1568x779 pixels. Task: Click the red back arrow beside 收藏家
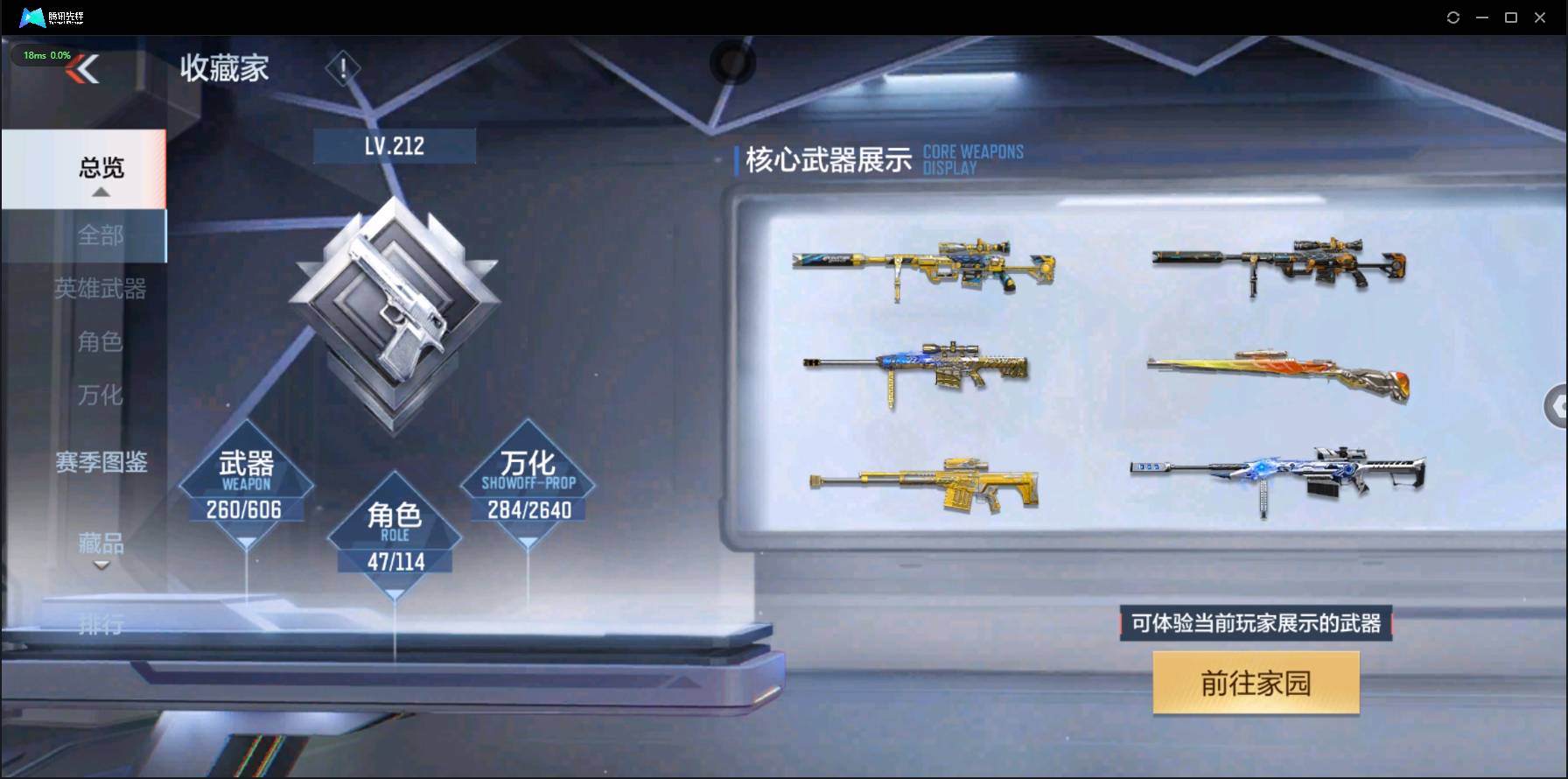81,68
